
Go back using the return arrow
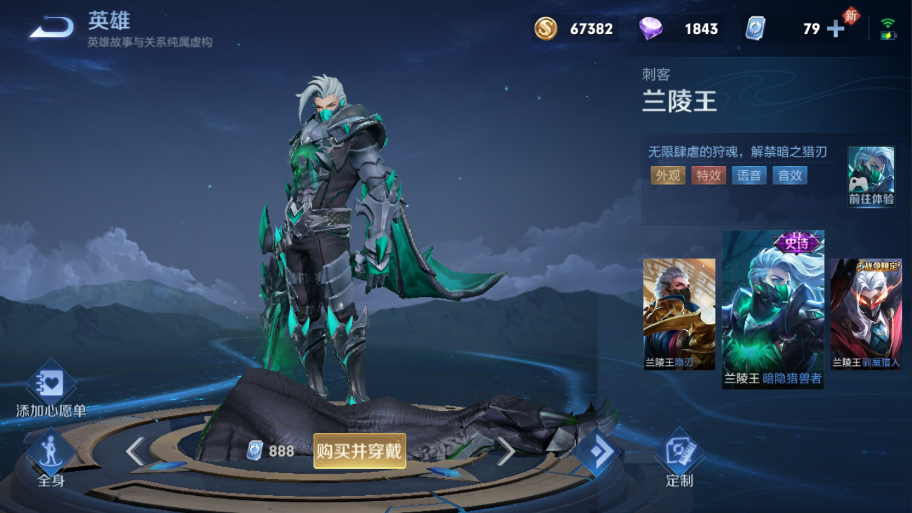point(51,27)
